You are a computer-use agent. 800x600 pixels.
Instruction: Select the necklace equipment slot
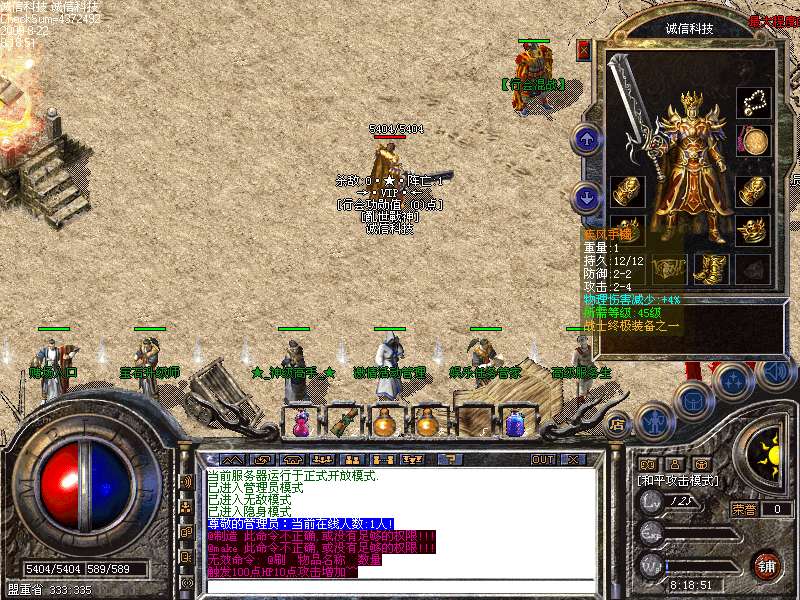[x=753, y=102]
